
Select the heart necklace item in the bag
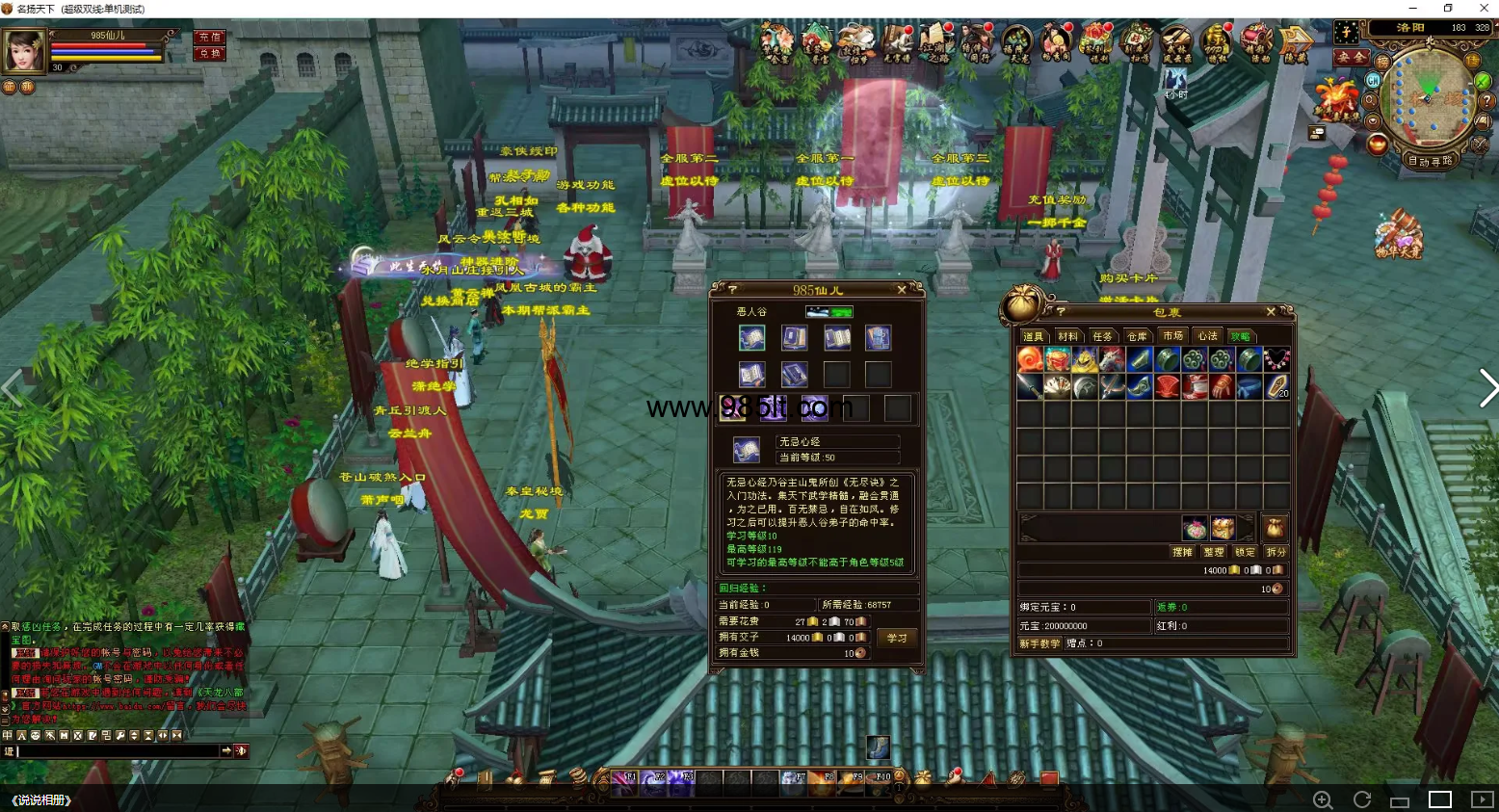(1276, 360)
